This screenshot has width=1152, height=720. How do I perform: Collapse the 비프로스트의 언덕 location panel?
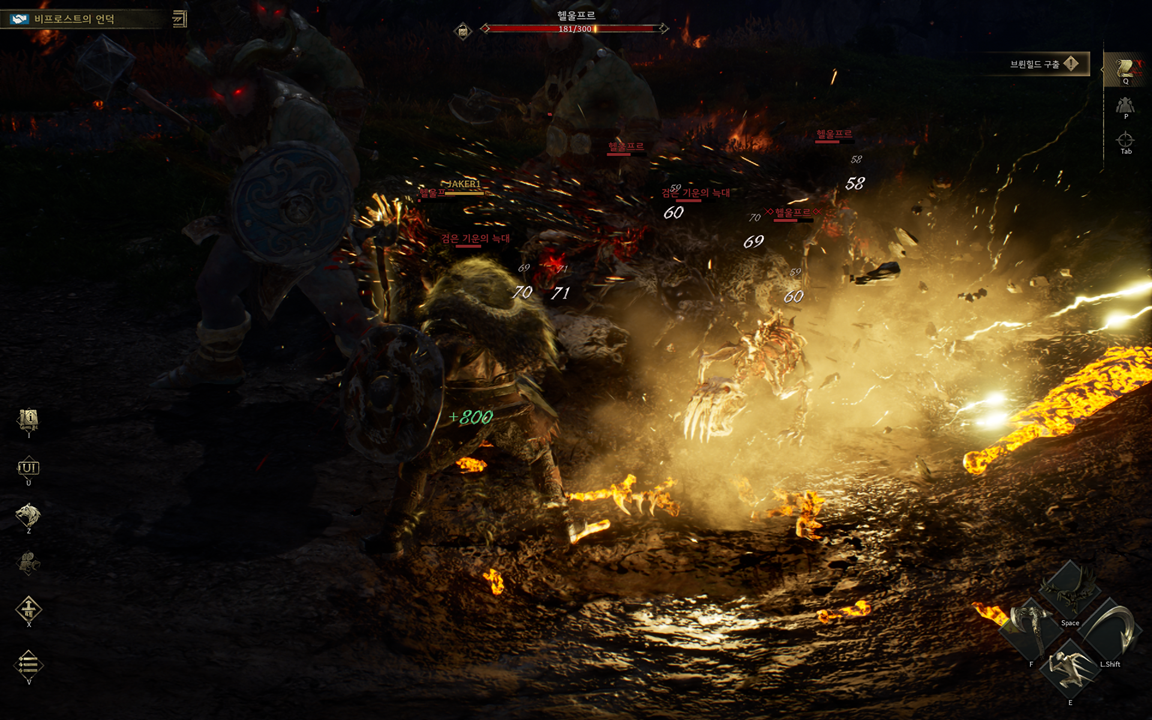tap(179, 18)
